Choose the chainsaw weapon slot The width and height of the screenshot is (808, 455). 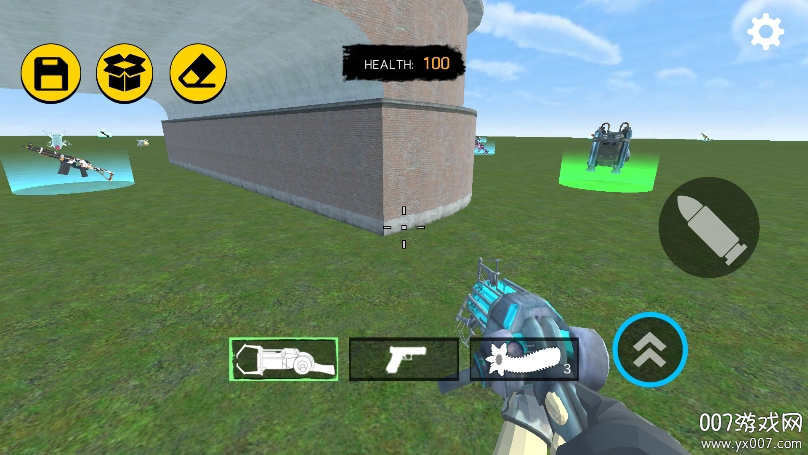pyautogui.click(x=524, y=359)
